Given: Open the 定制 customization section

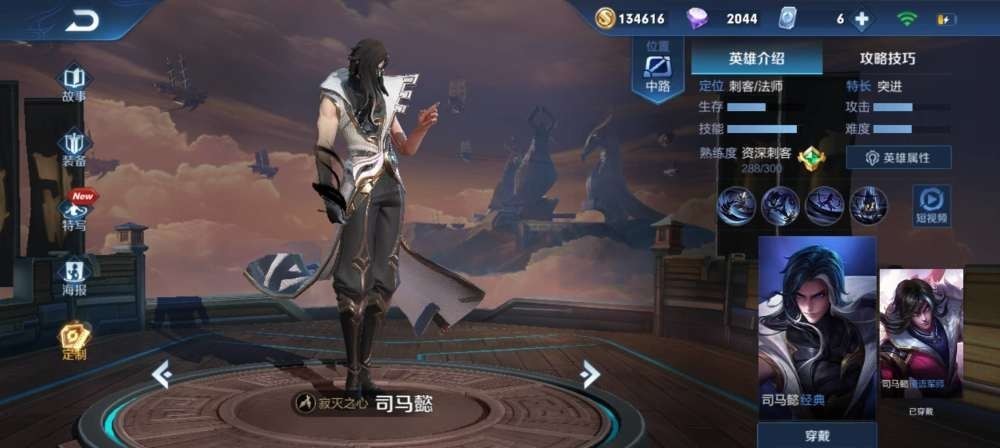Looking at the screenshot, I should pyautogui.click(x=74, y=339).
